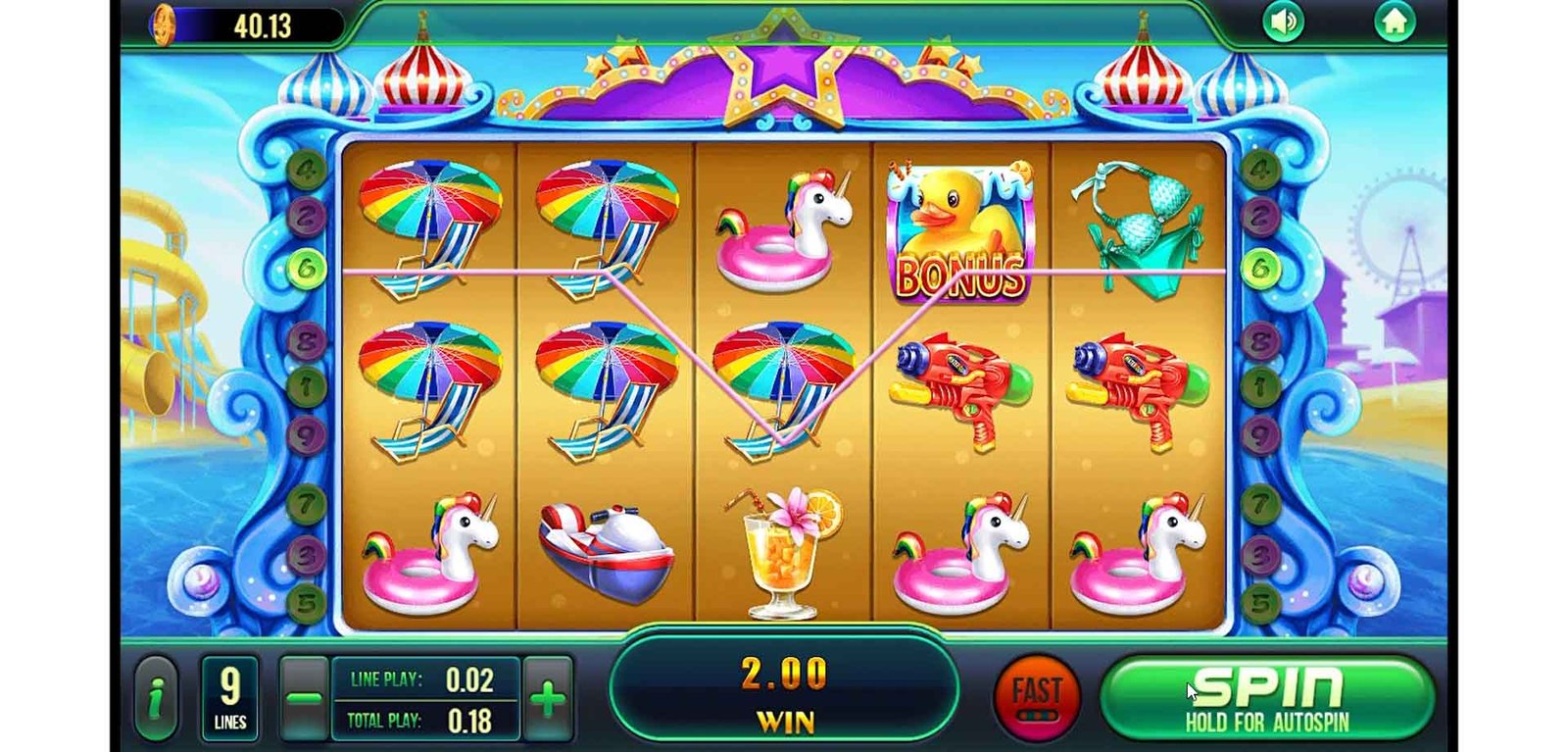Mute sound with the speaker icon

click(1283, 23)
